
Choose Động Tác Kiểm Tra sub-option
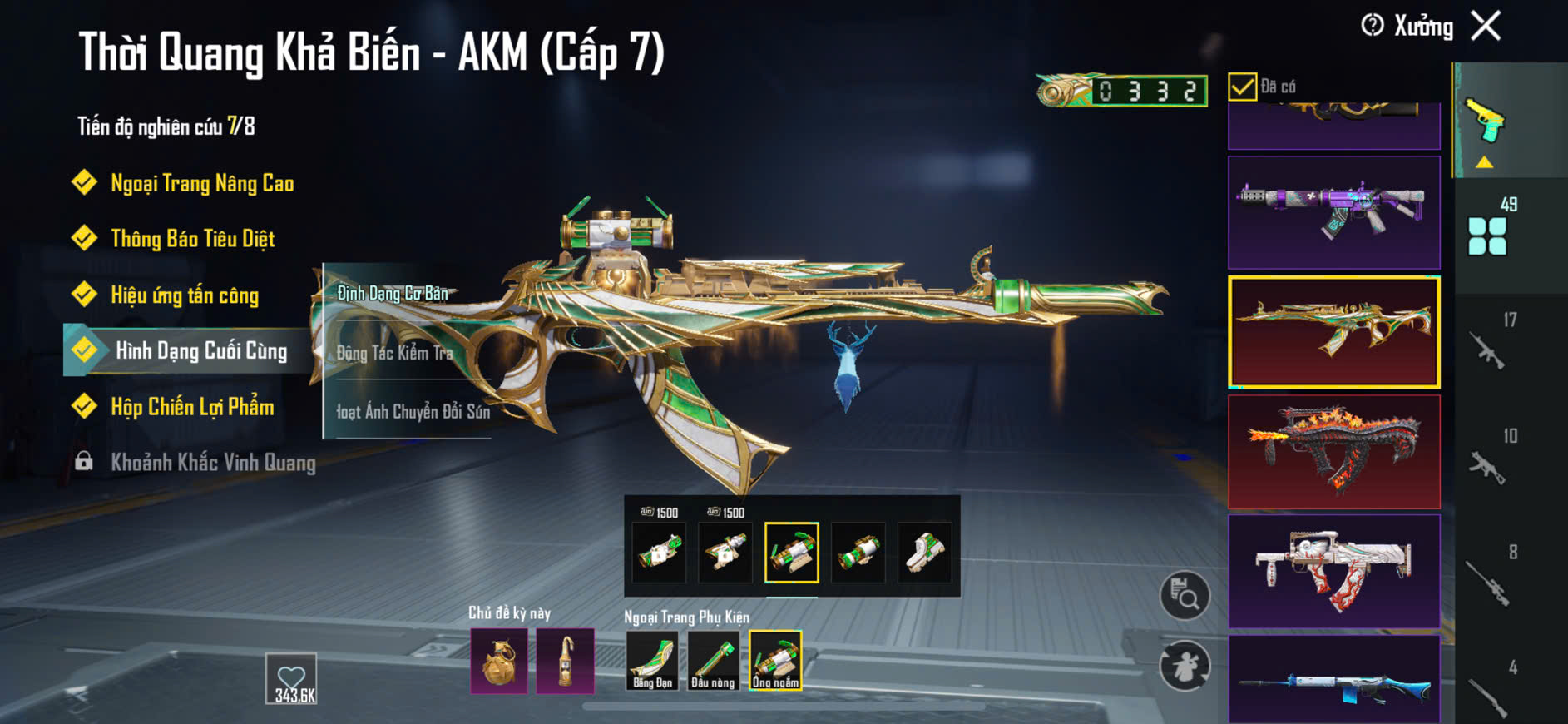point(395,353)
